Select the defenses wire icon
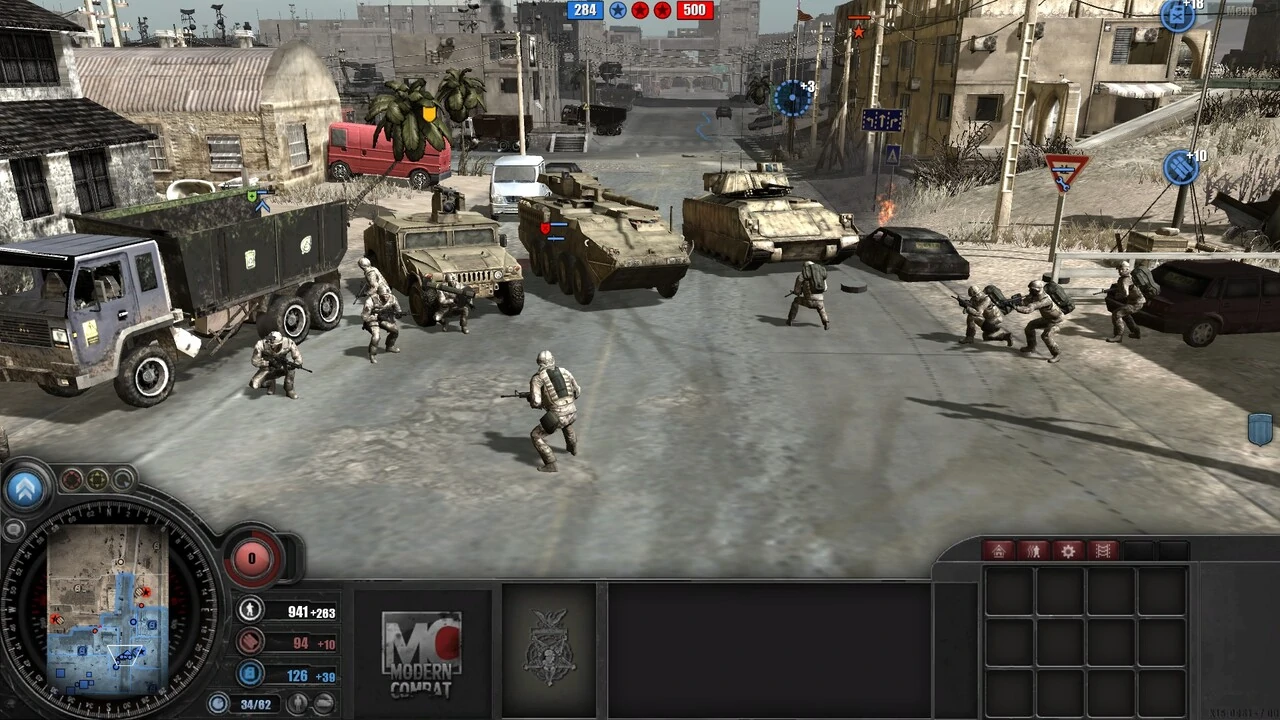The image size is (1280, 720). (1102, 551)
